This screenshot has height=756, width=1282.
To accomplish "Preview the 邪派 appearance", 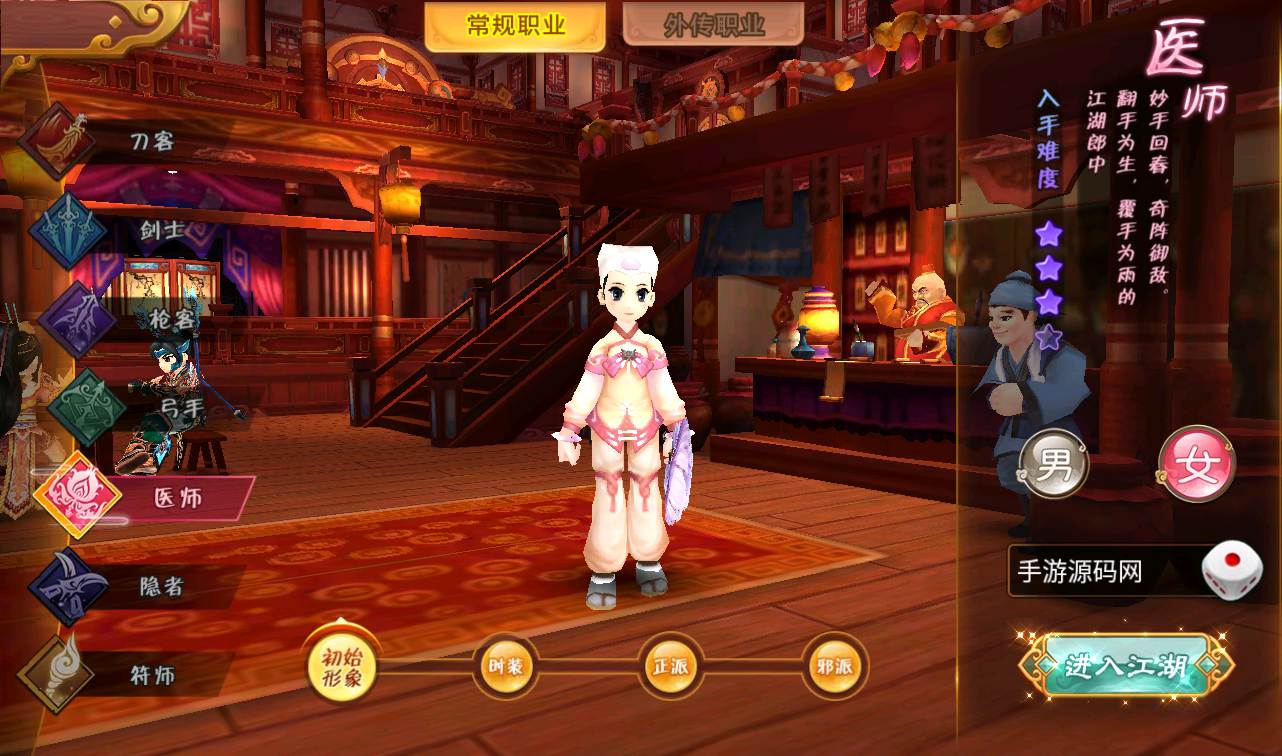I will click(x=835, y=666).
